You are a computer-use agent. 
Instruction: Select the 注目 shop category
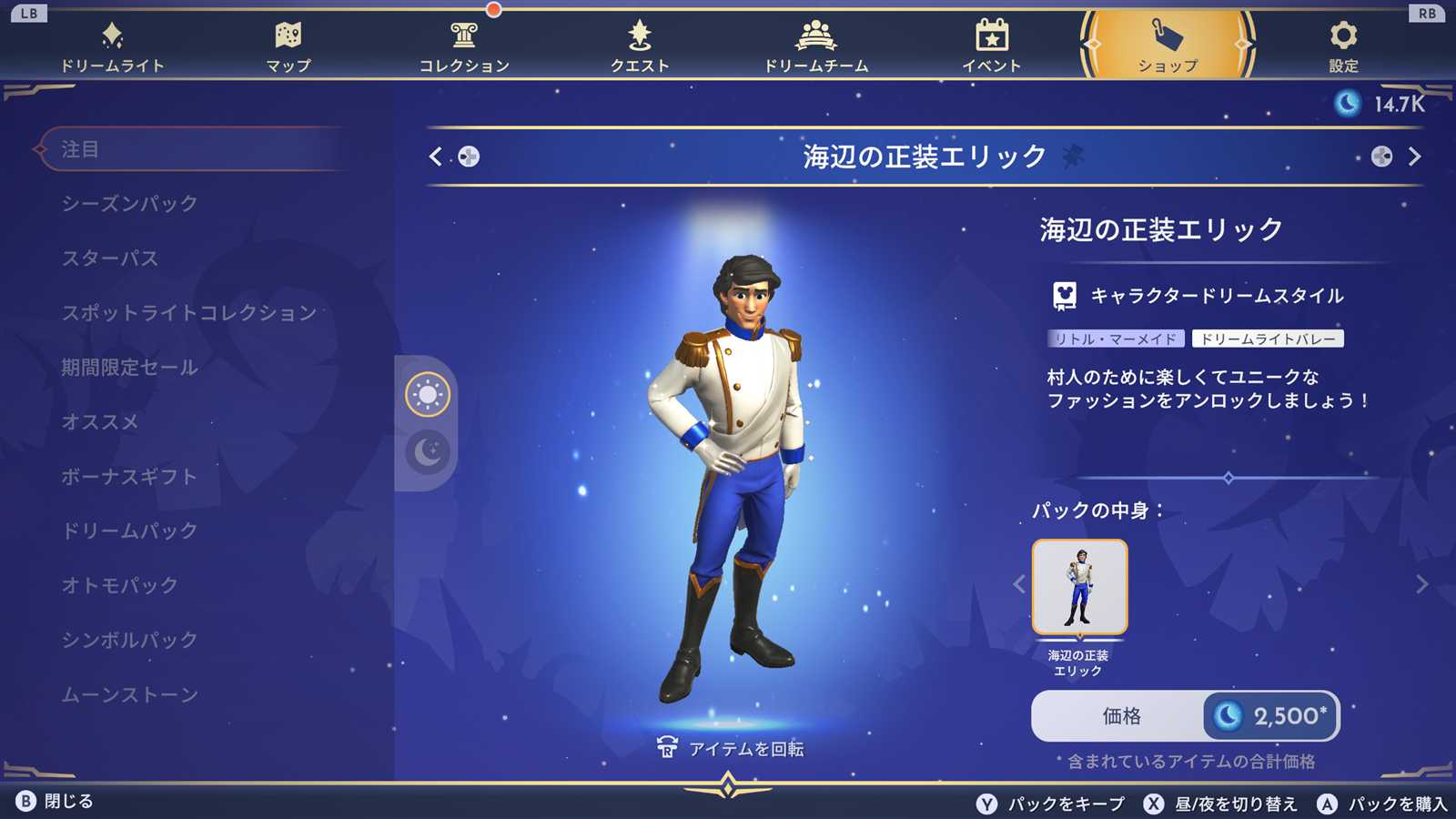point(80,149)
